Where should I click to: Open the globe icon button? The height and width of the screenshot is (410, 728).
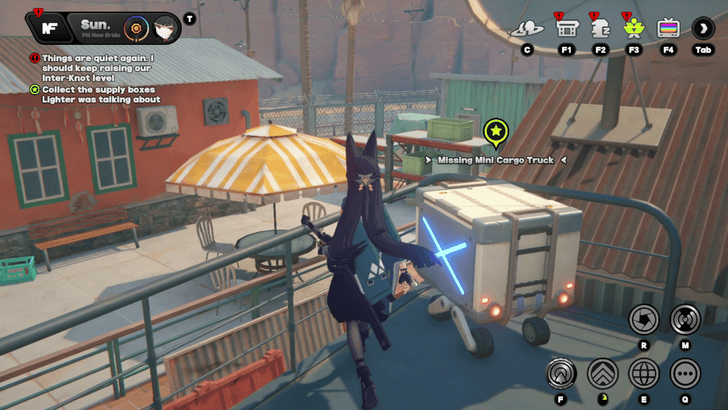[644, 373]
